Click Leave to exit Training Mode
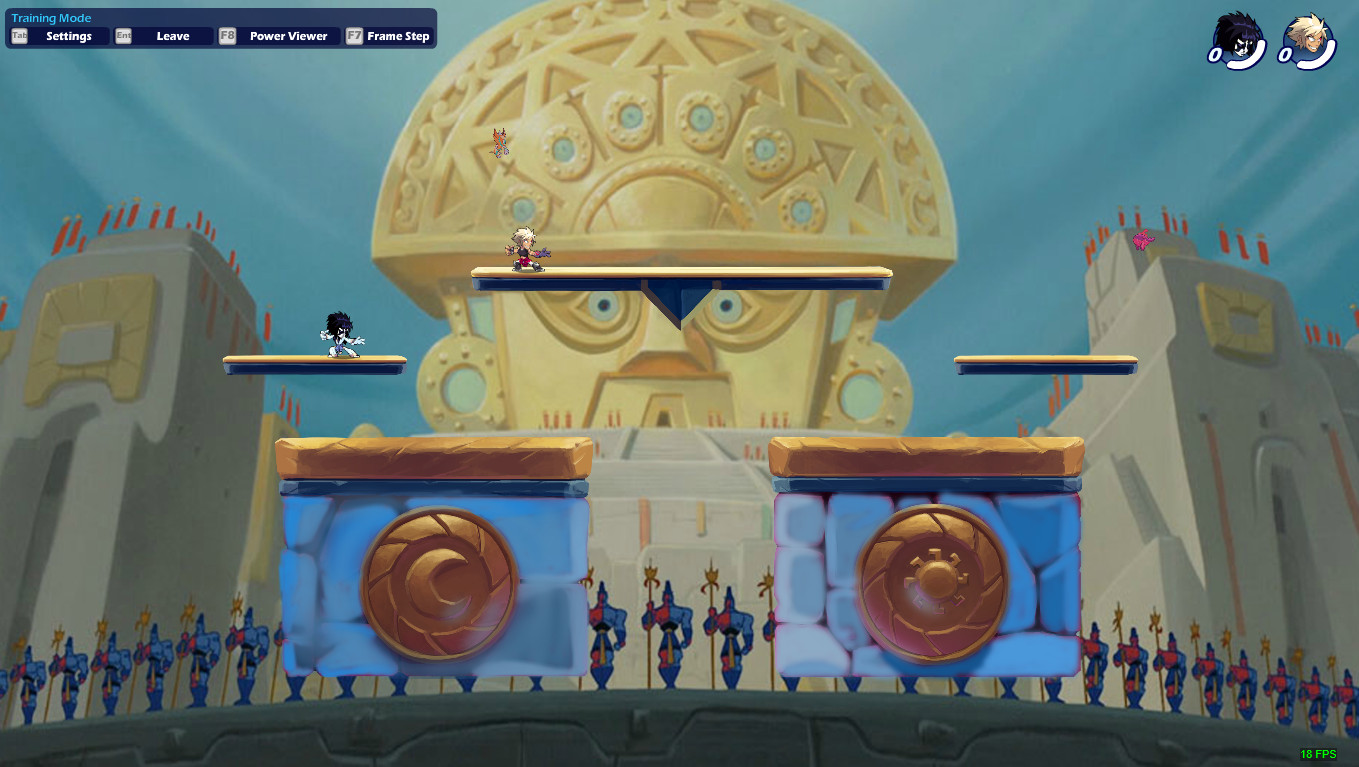 (x=172, y=35)
